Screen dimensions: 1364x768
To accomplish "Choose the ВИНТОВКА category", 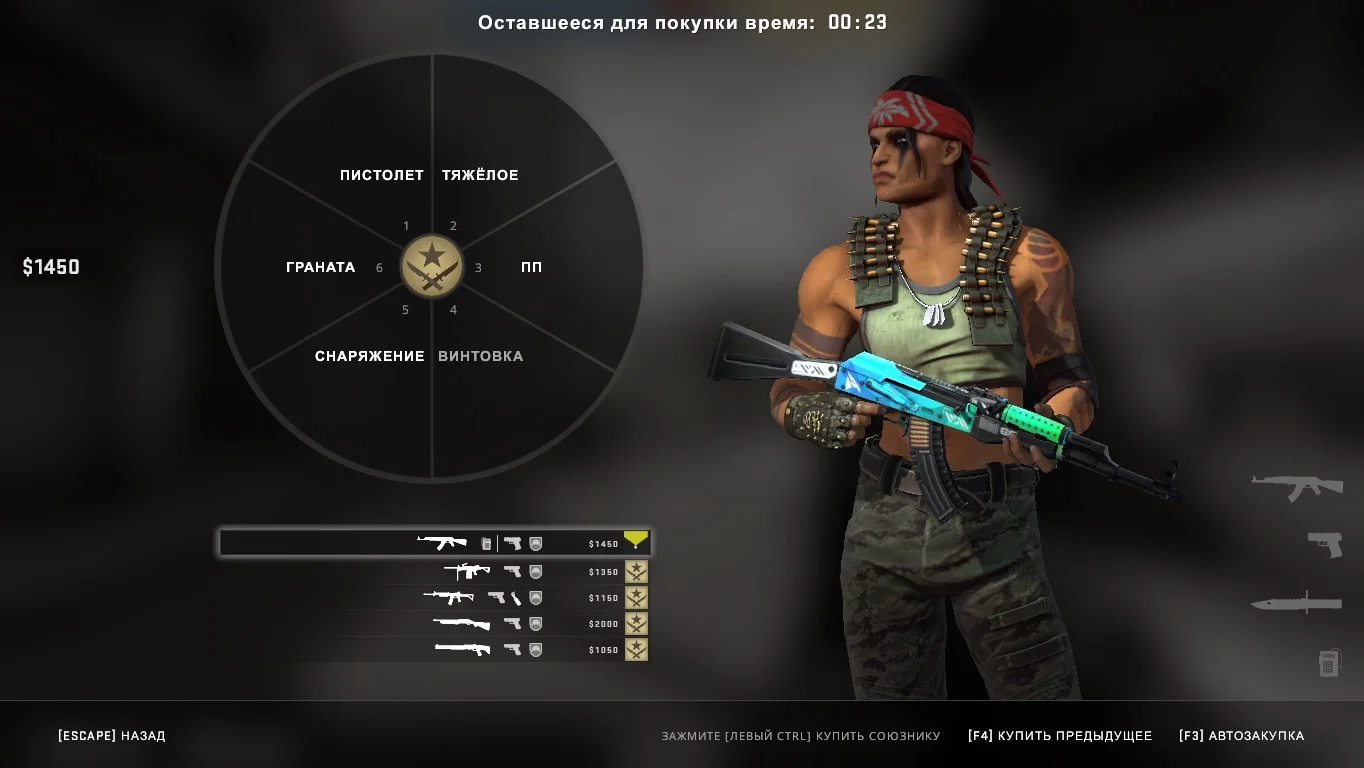I will [481, 356].
